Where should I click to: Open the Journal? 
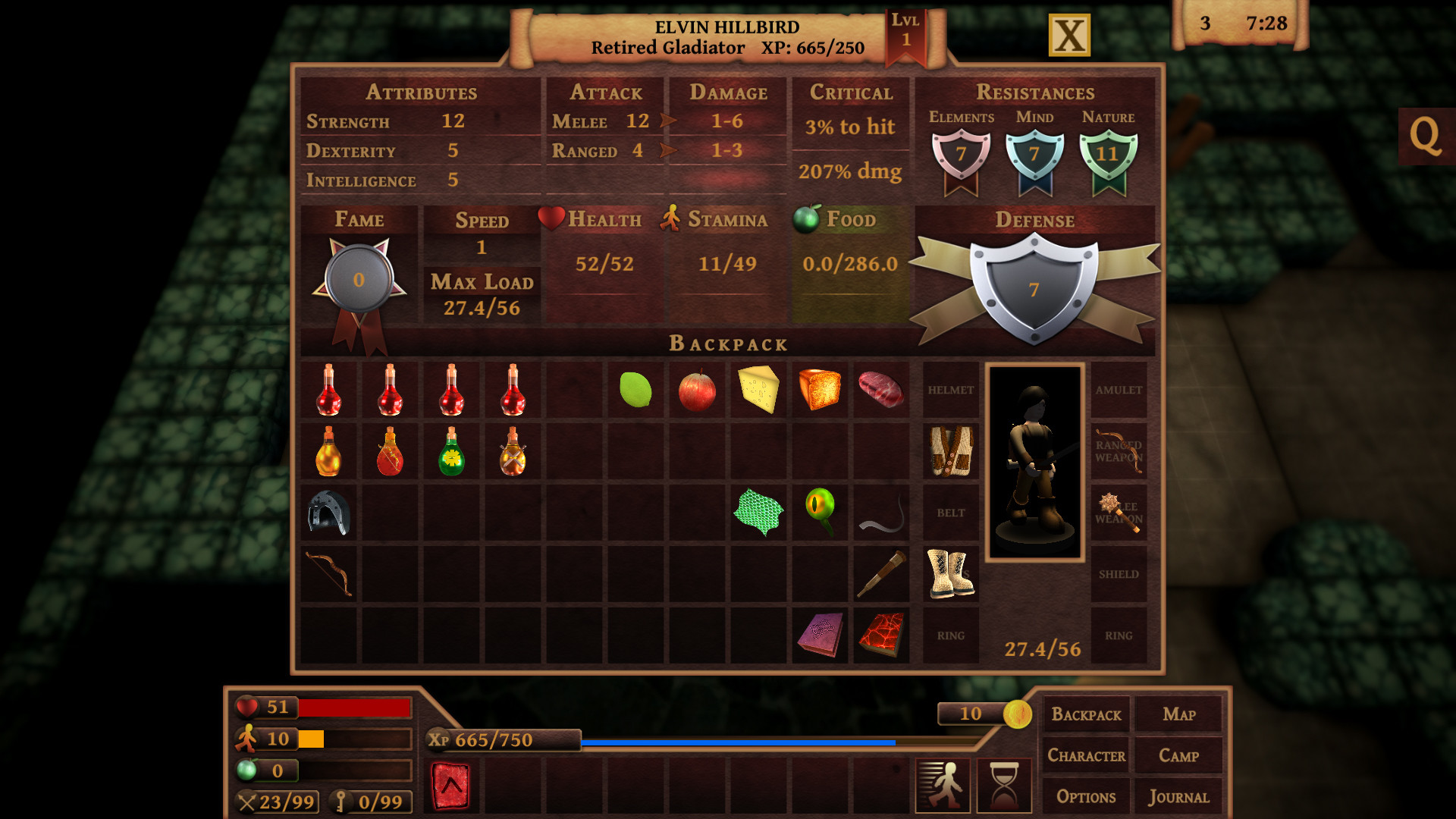click(x=1178, y=797)
